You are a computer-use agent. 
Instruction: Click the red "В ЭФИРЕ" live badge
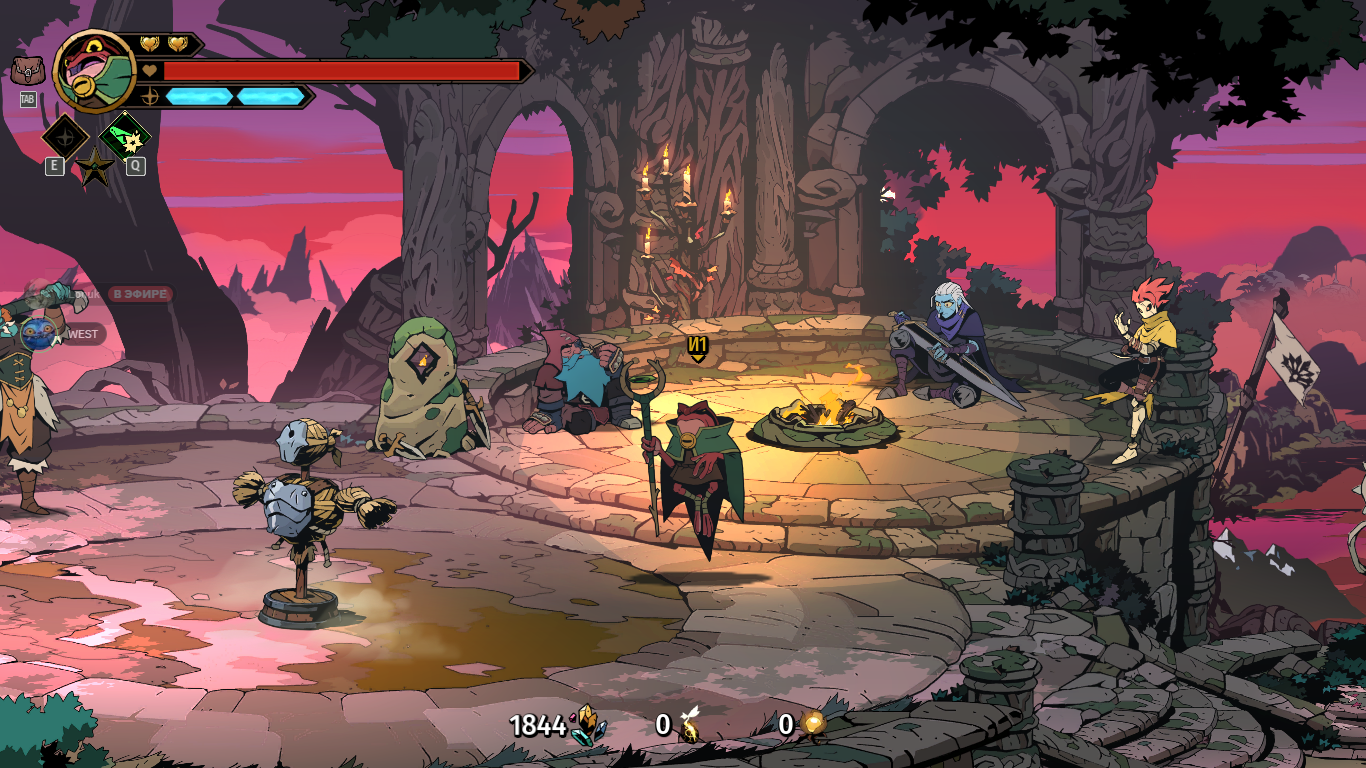coord(141,294)
